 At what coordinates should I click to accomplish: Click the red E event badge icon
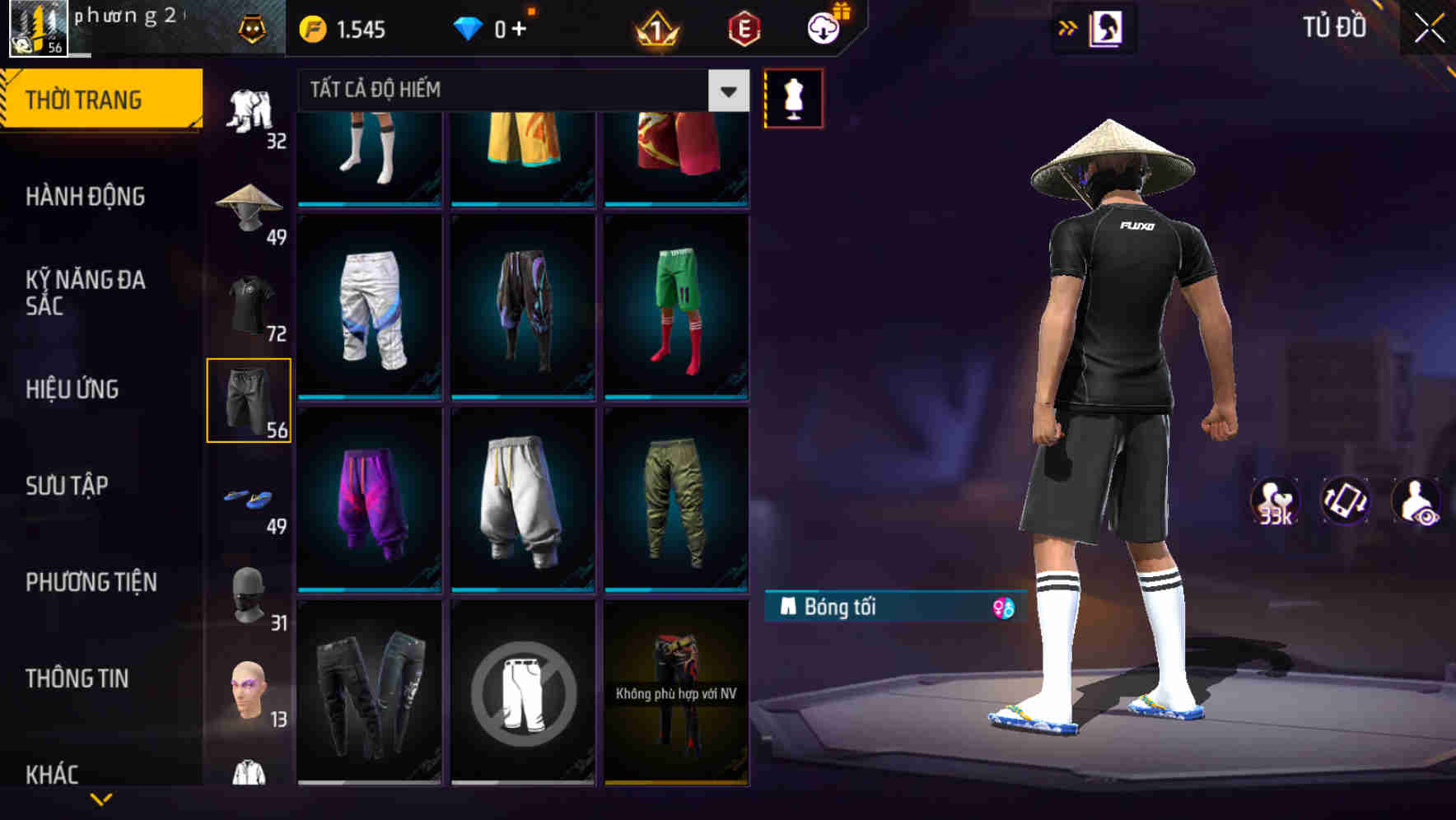[742, 27]
